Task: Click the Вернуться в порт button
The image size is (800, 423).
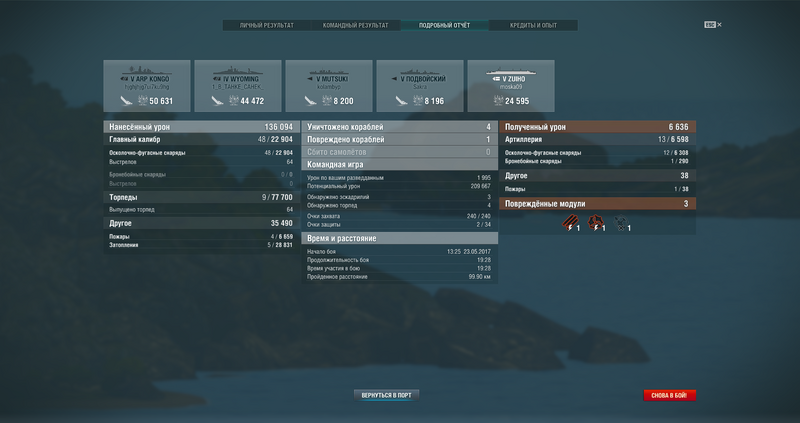Action: pos(388,395)
